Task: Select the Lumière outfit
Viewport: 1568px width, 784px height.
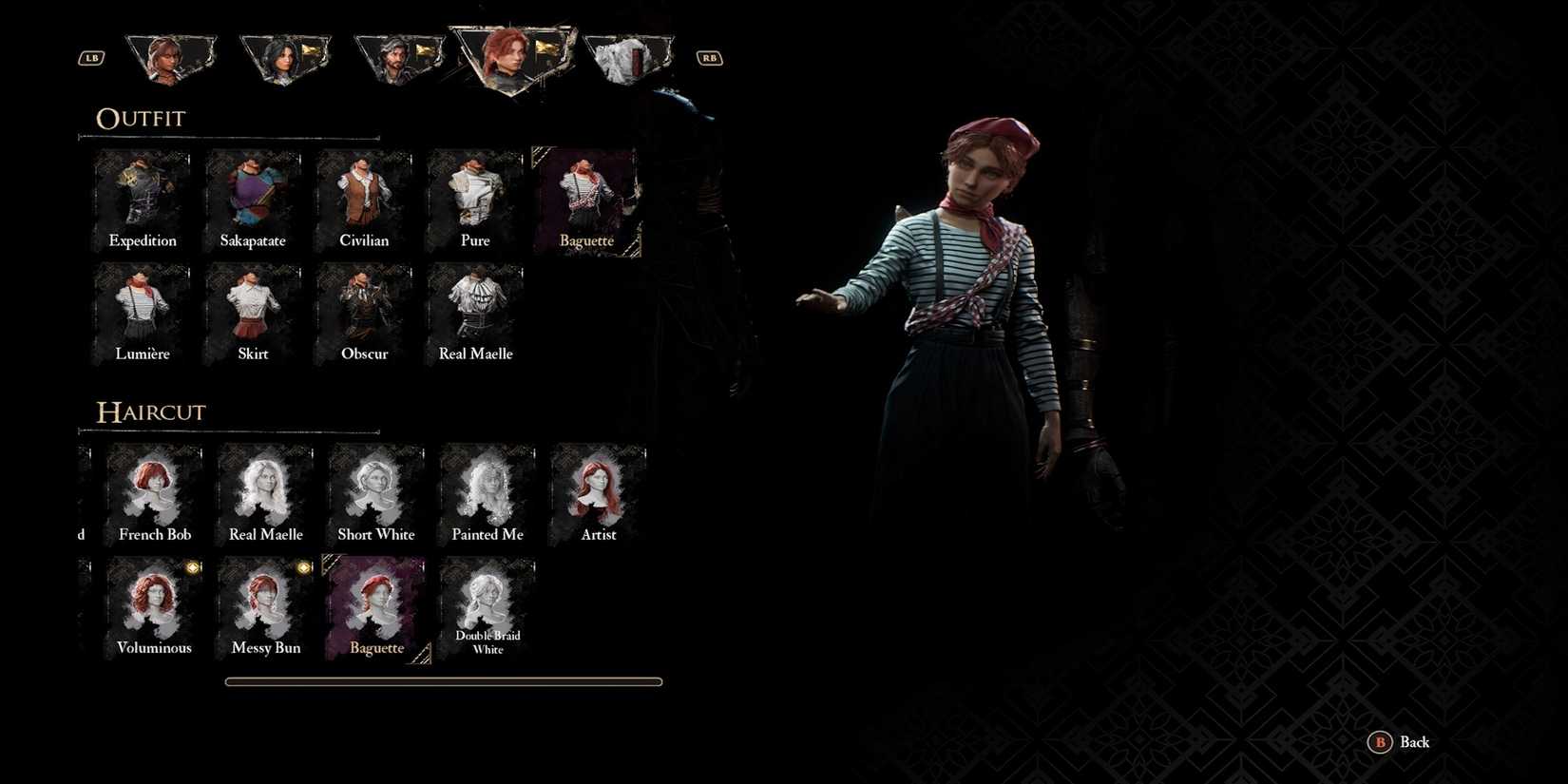Action: [x=142, y=309]
